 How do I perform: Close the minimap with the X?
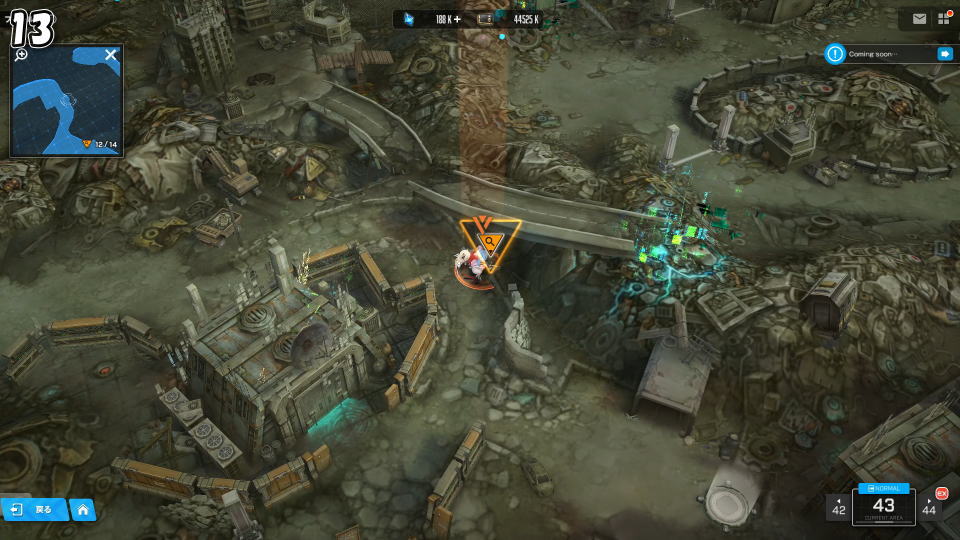pos(111,55)
